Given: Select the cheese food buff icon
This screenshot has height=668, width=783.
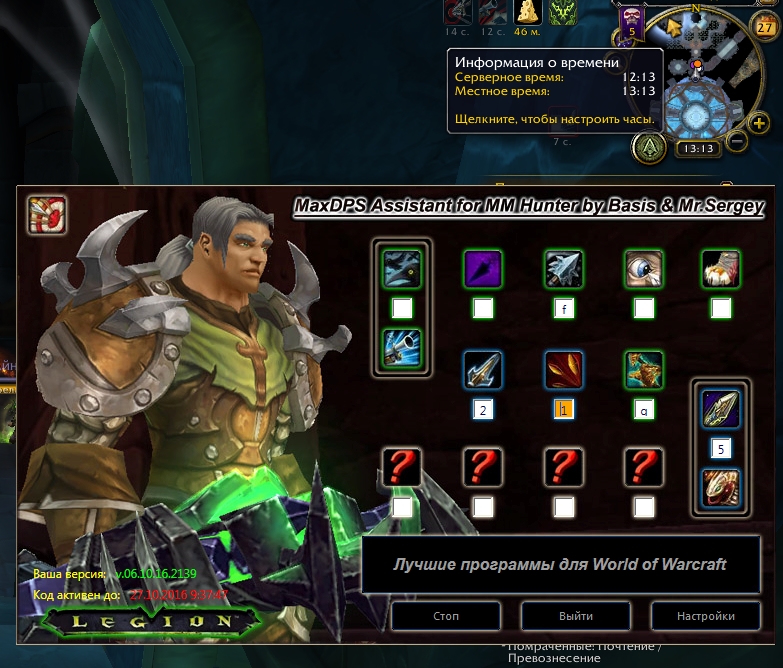Looking at the screenshot, I should tap(526, 12).
